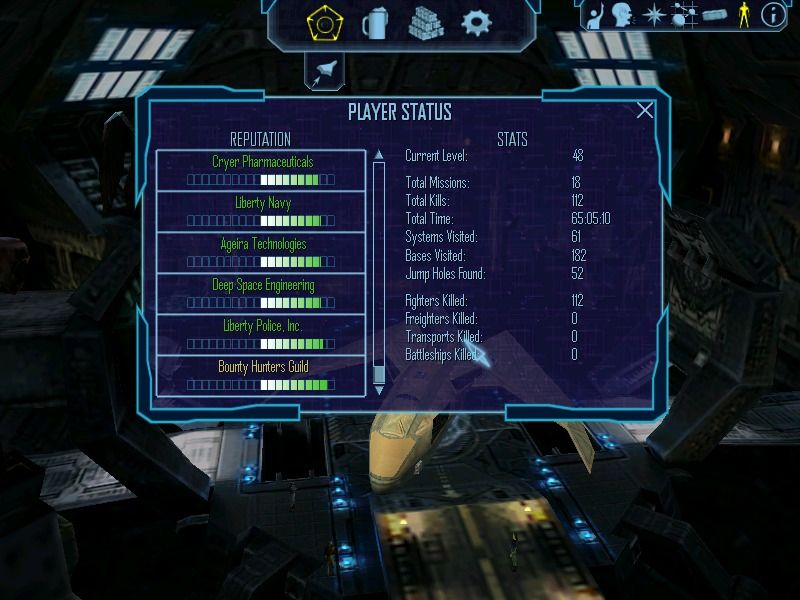The width and height of the screenshot is (800, 600).
Task: Toggle the yellow player status figure icon
Action: coord(743,14)
